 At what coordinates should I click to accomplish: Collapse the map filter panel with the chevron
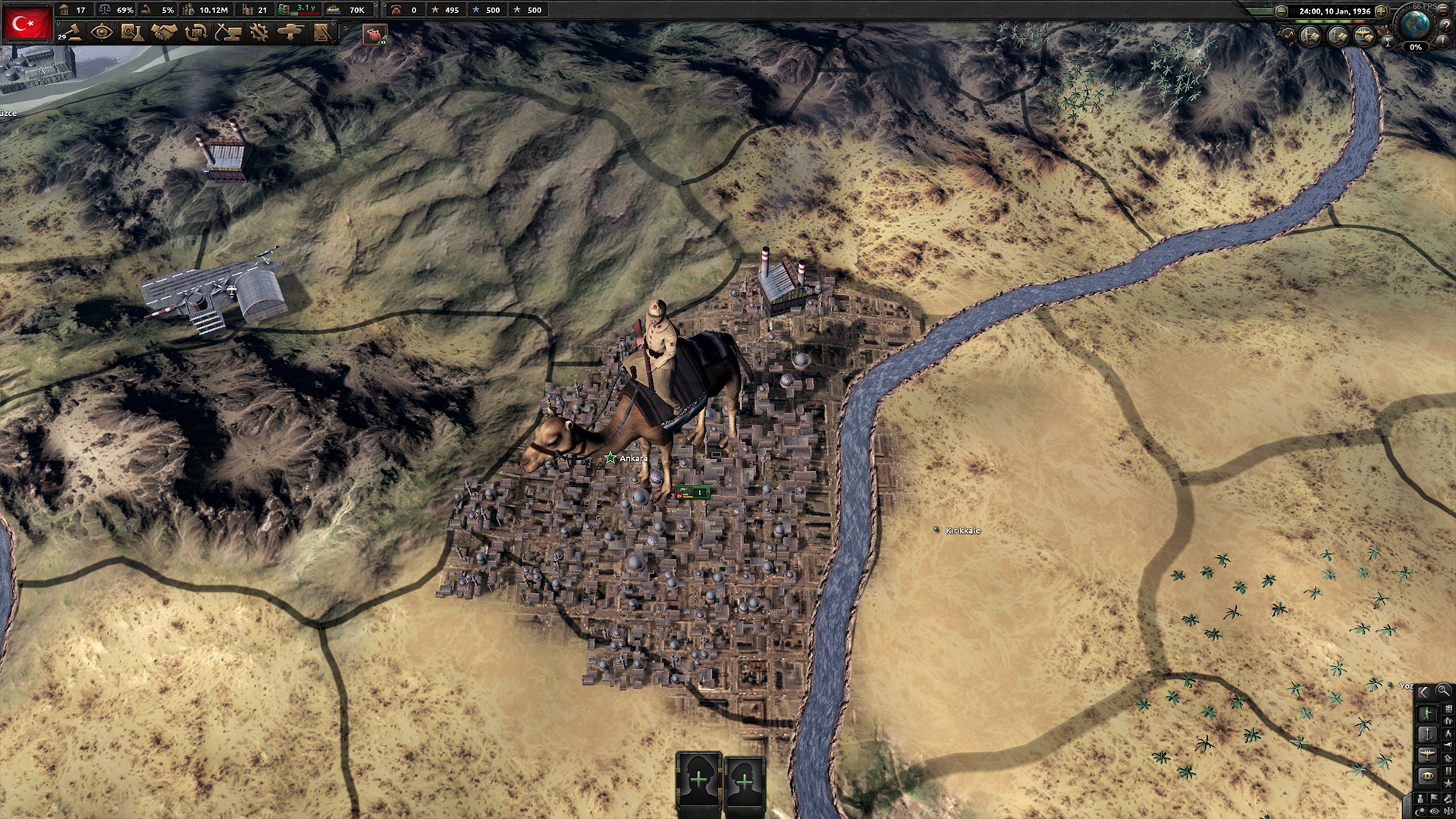click(x=1423, y=692)
